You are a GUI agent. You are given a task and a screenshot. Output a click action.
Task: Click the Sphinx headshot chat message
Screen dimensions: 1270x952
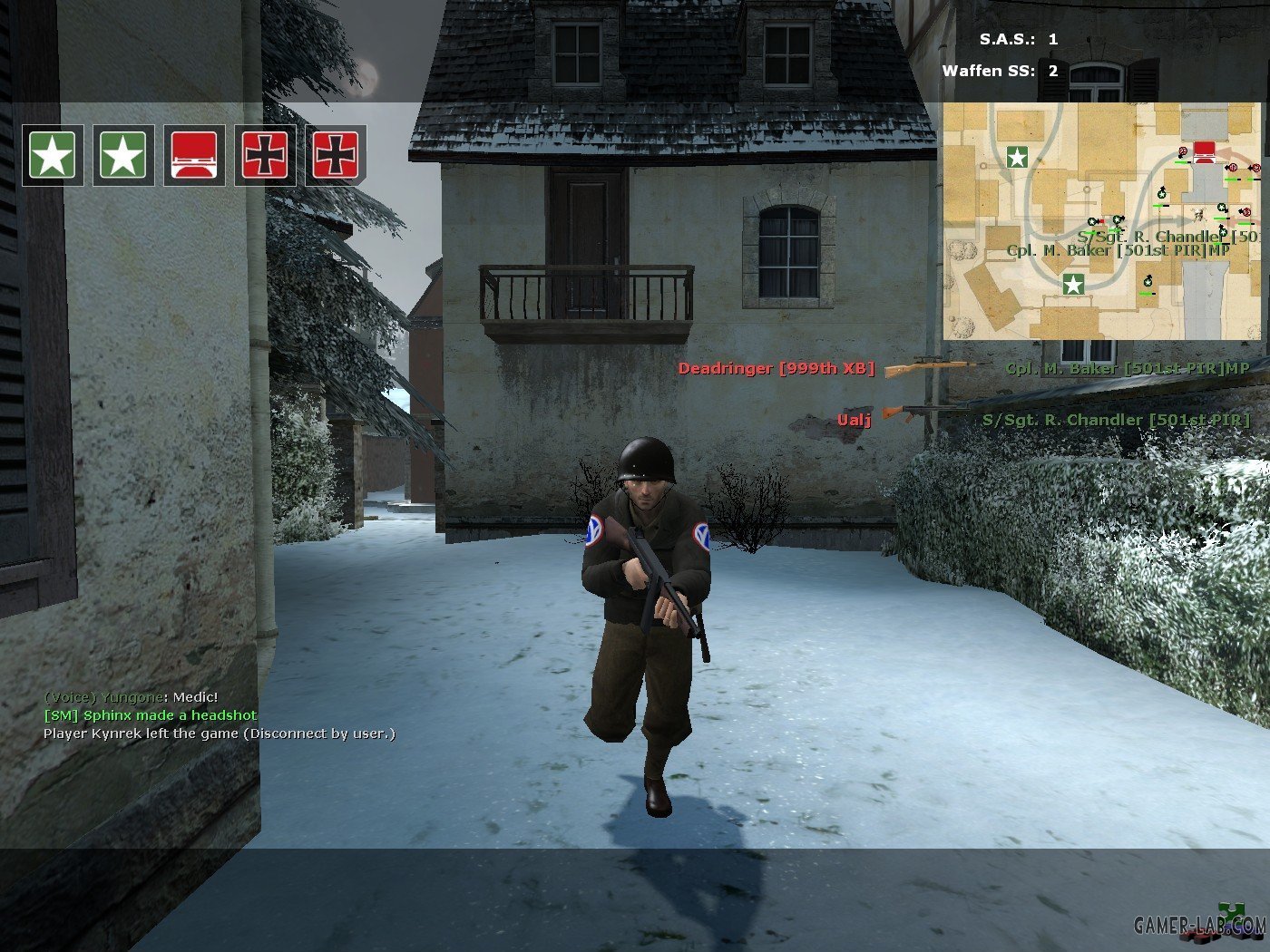click(151, 715)
